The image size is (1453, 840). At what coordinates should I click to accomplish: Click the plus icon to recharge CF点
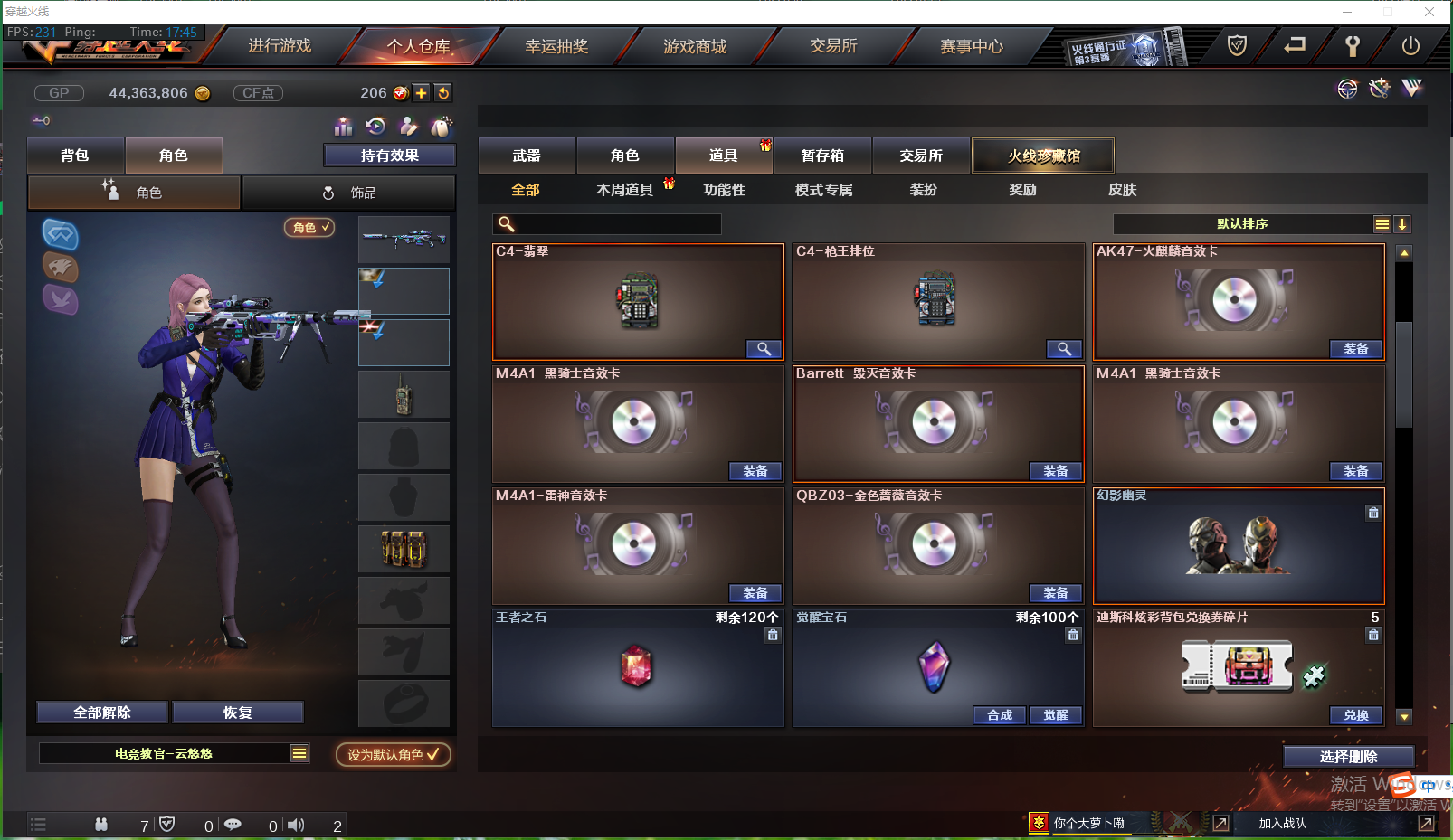[421, 92]
